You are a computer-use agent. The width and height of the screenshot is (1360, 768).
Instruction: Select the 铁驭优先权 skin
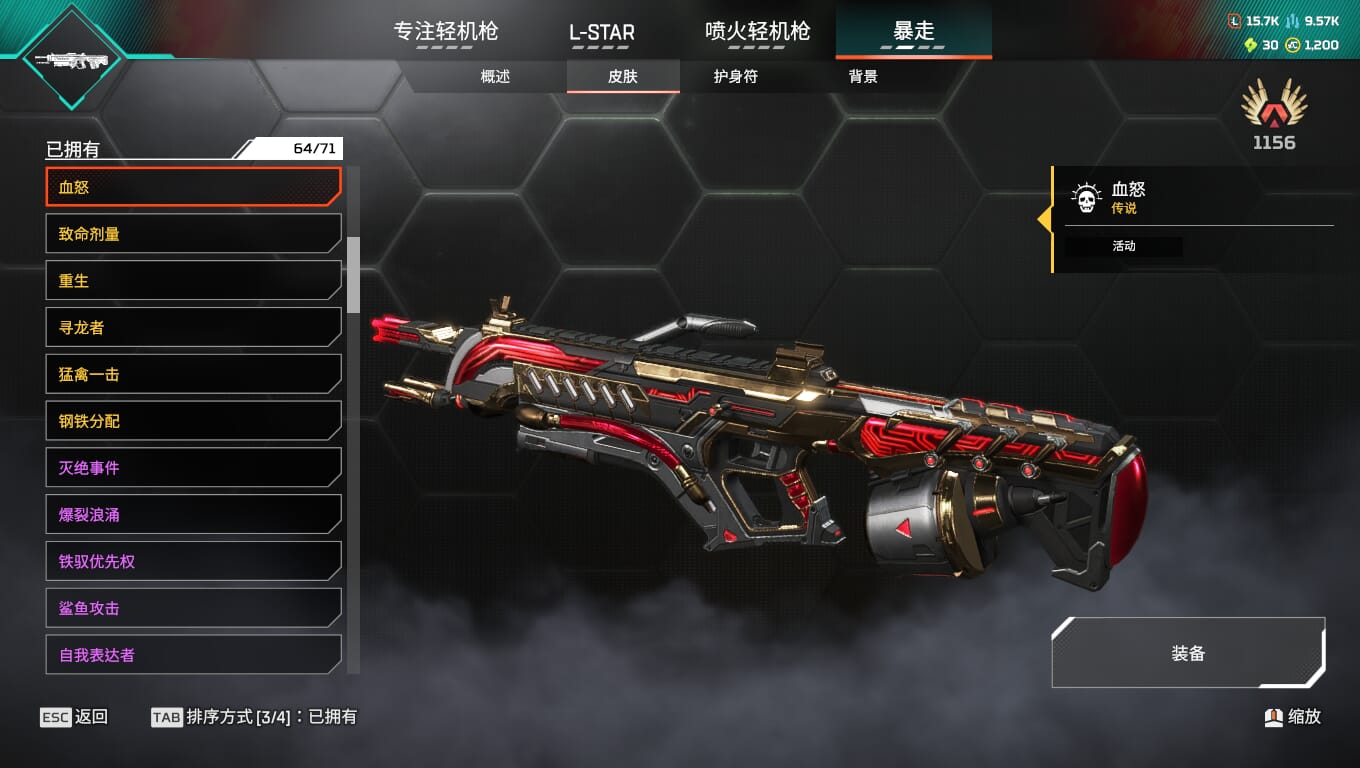(193, 562)
